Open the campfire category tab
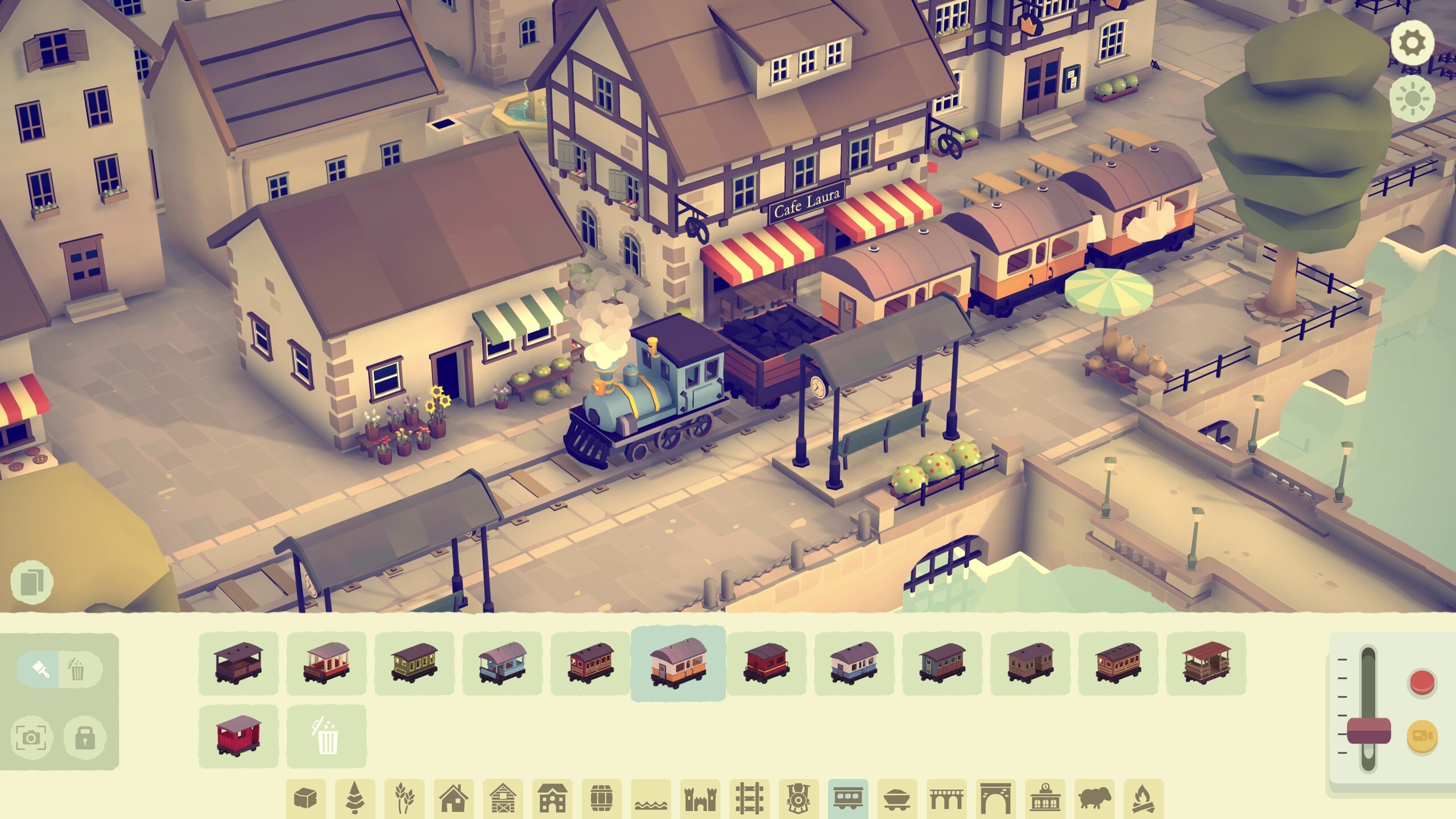This screenshot has height=819, width=1456. pyautogui.click(x=1143, y=799)
